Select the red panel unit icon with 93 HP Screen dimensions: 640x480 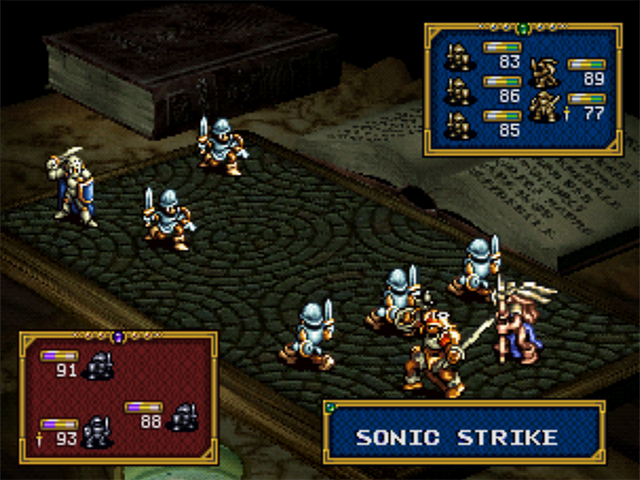(97, 431)
